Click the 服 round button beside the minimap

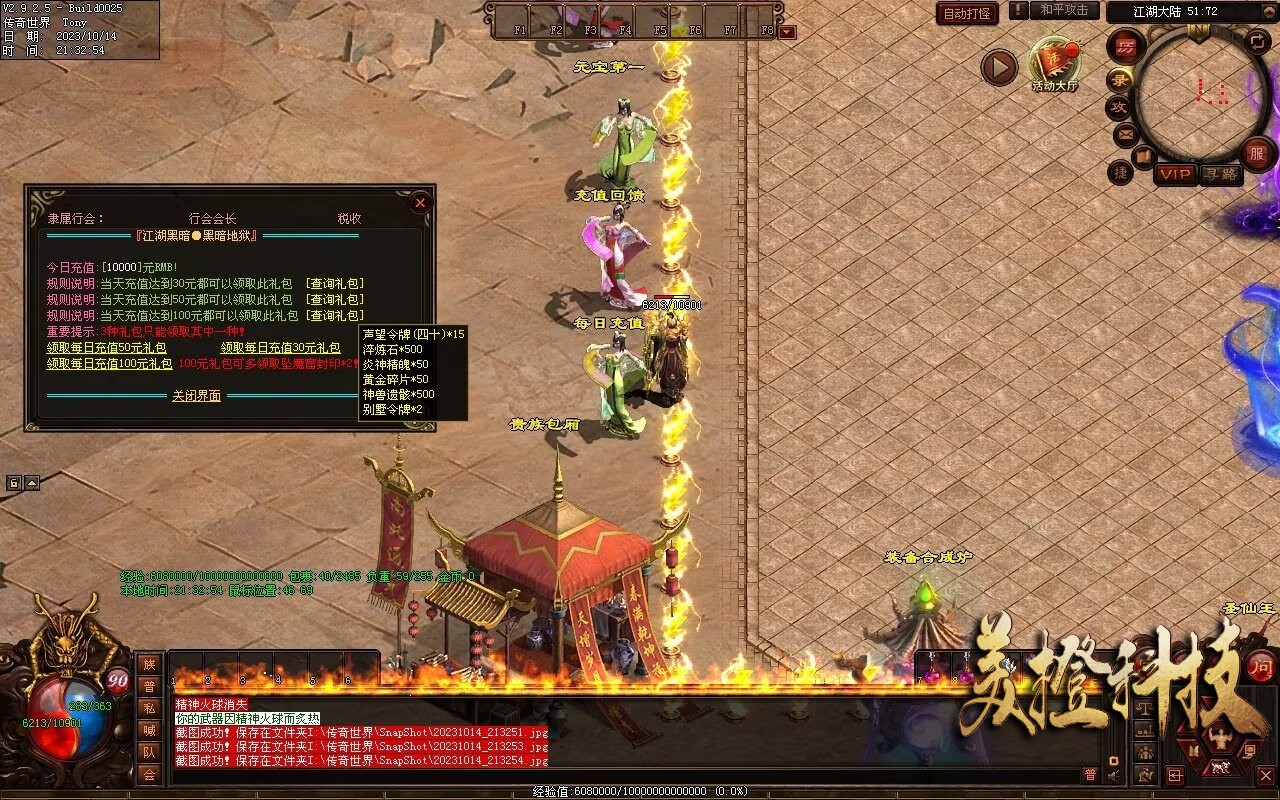1258,154
